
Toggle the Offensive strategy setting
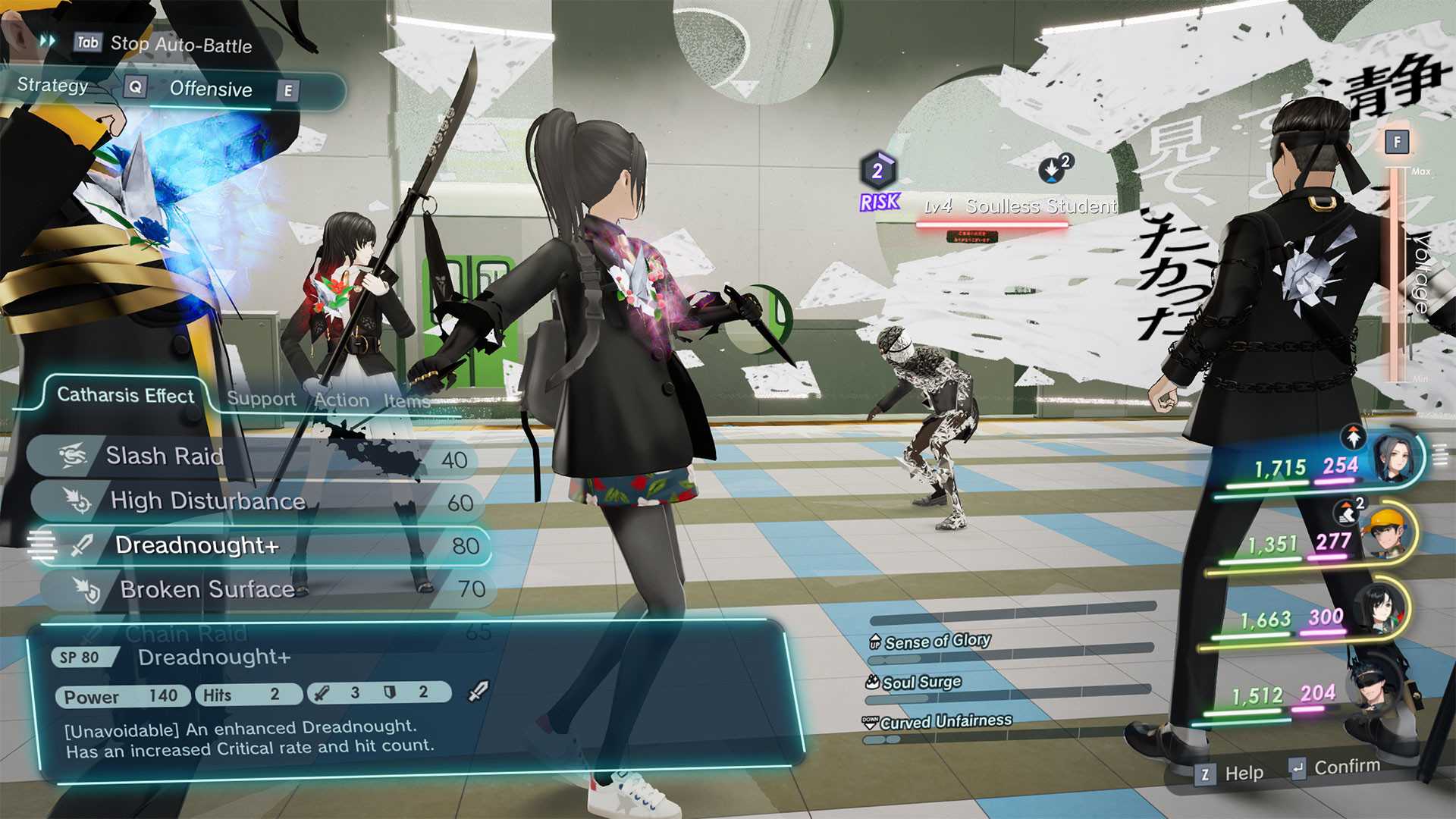[x=211, y=89]
